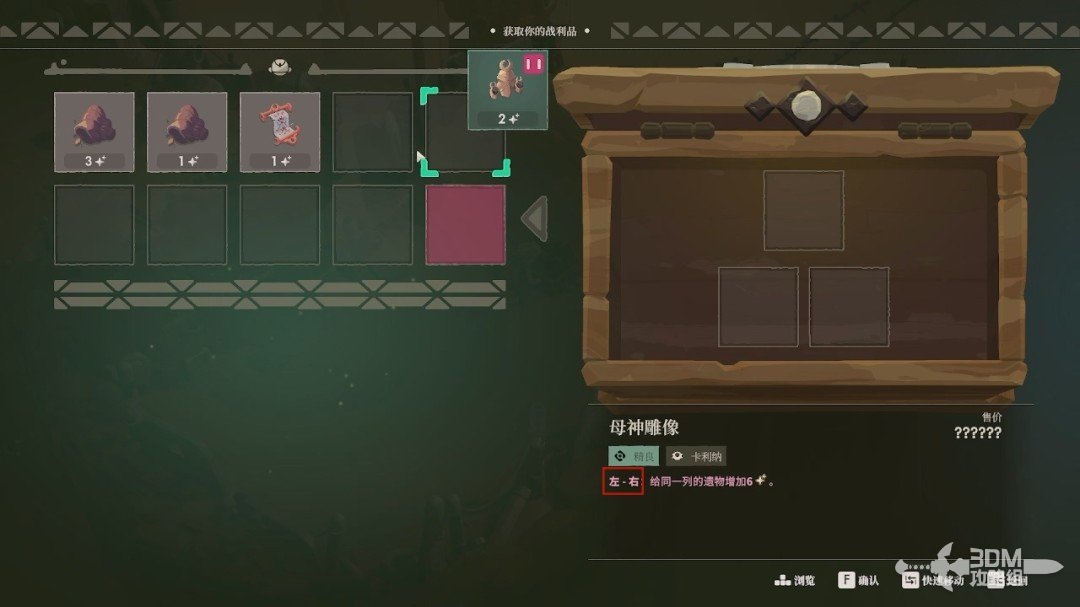
Task: Click the held goddess statue relic card
Action: [508, 91]
